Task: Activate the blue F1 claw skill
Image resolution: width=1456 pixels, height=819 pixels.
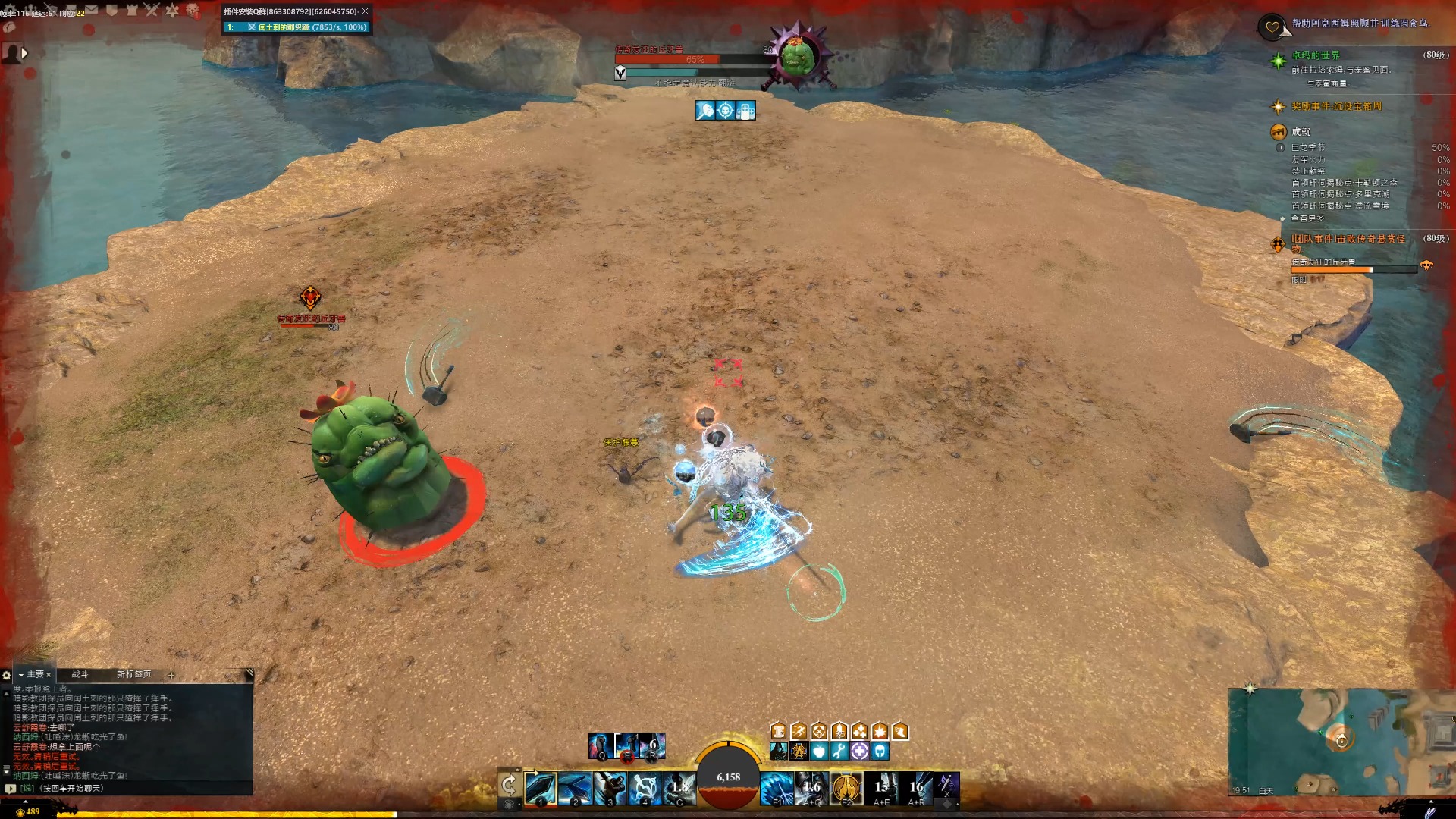Action: coord(776,789)
